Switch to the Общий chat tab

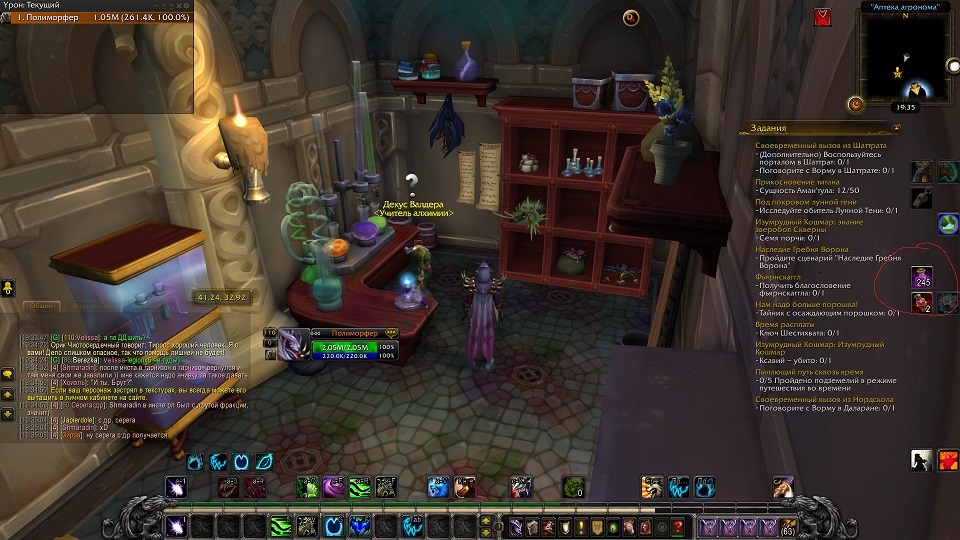[x=40, y=305]
